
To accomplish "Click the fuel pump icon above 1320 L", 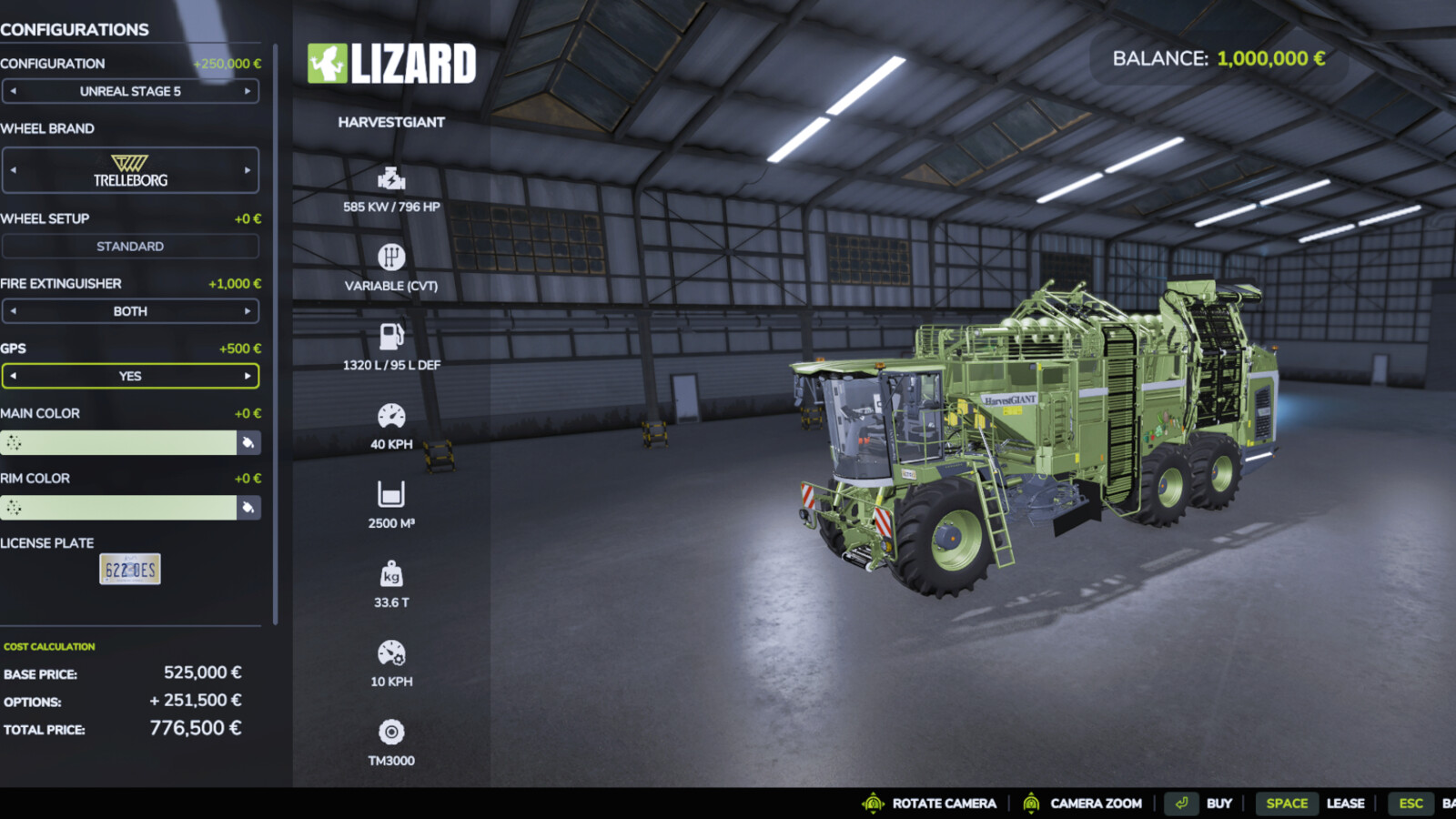I will pyautogui.click(x=391, y=337).
